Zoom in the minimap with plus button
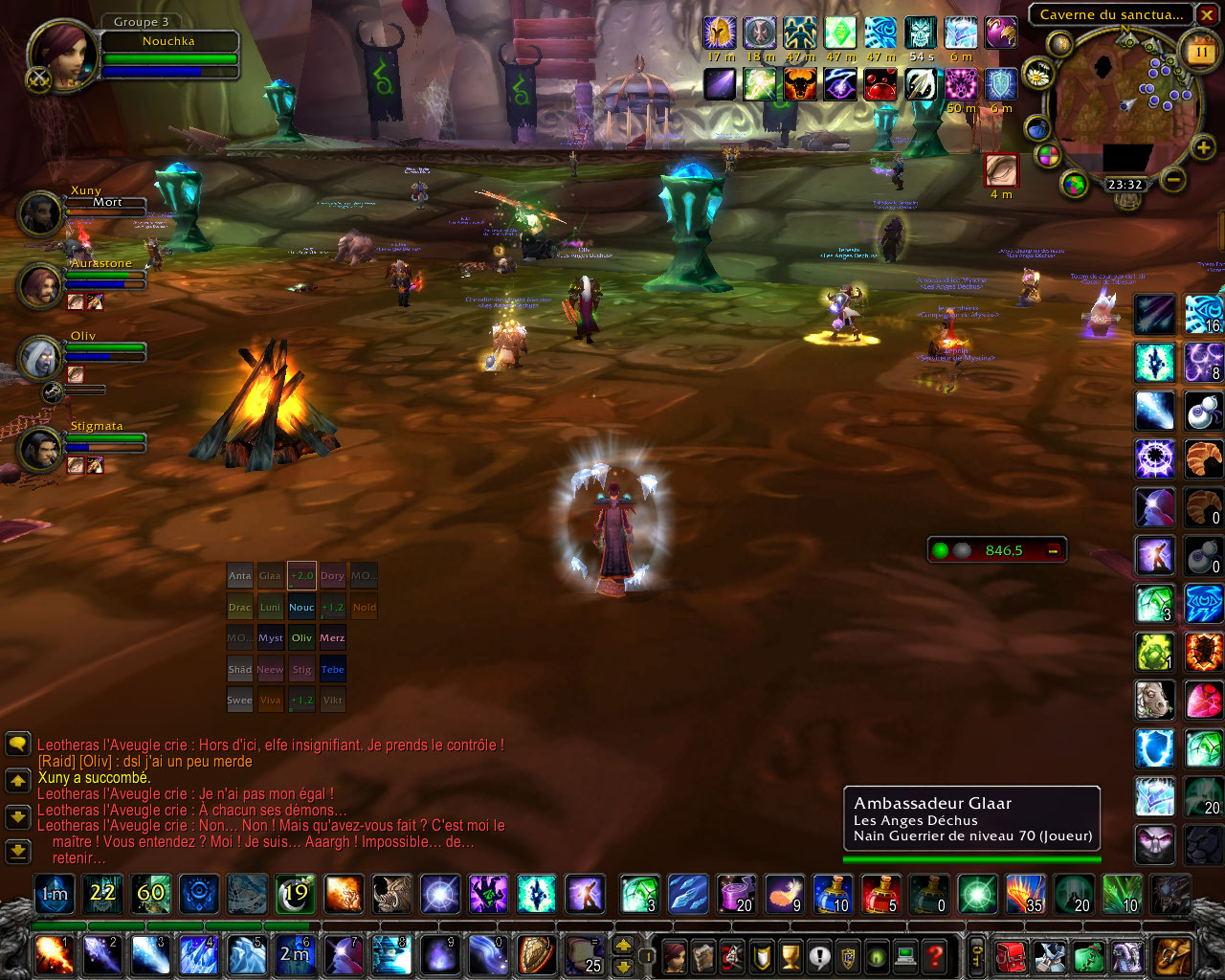The image size is (1225, 980). pyautogui.click(x=1203, y=147)
